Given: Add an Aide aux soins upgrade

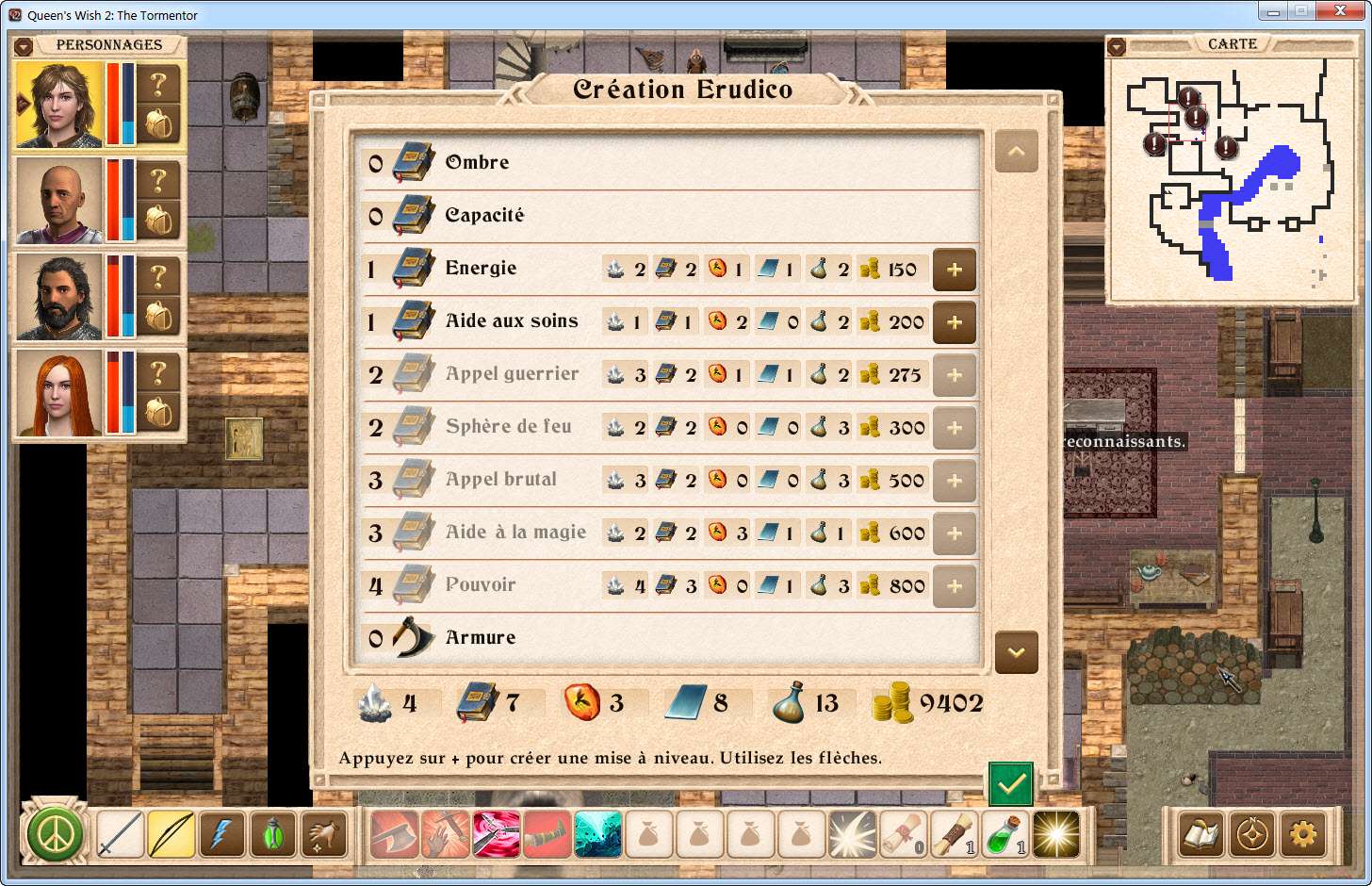Looking at the screenshot, I should 954,322.
